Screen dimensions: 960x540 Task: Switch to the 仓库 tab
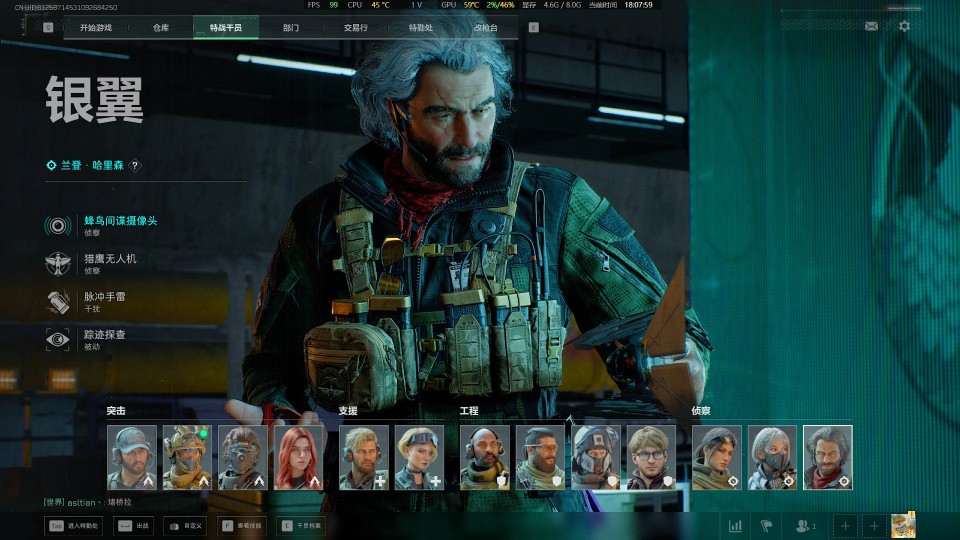(161, 28)
